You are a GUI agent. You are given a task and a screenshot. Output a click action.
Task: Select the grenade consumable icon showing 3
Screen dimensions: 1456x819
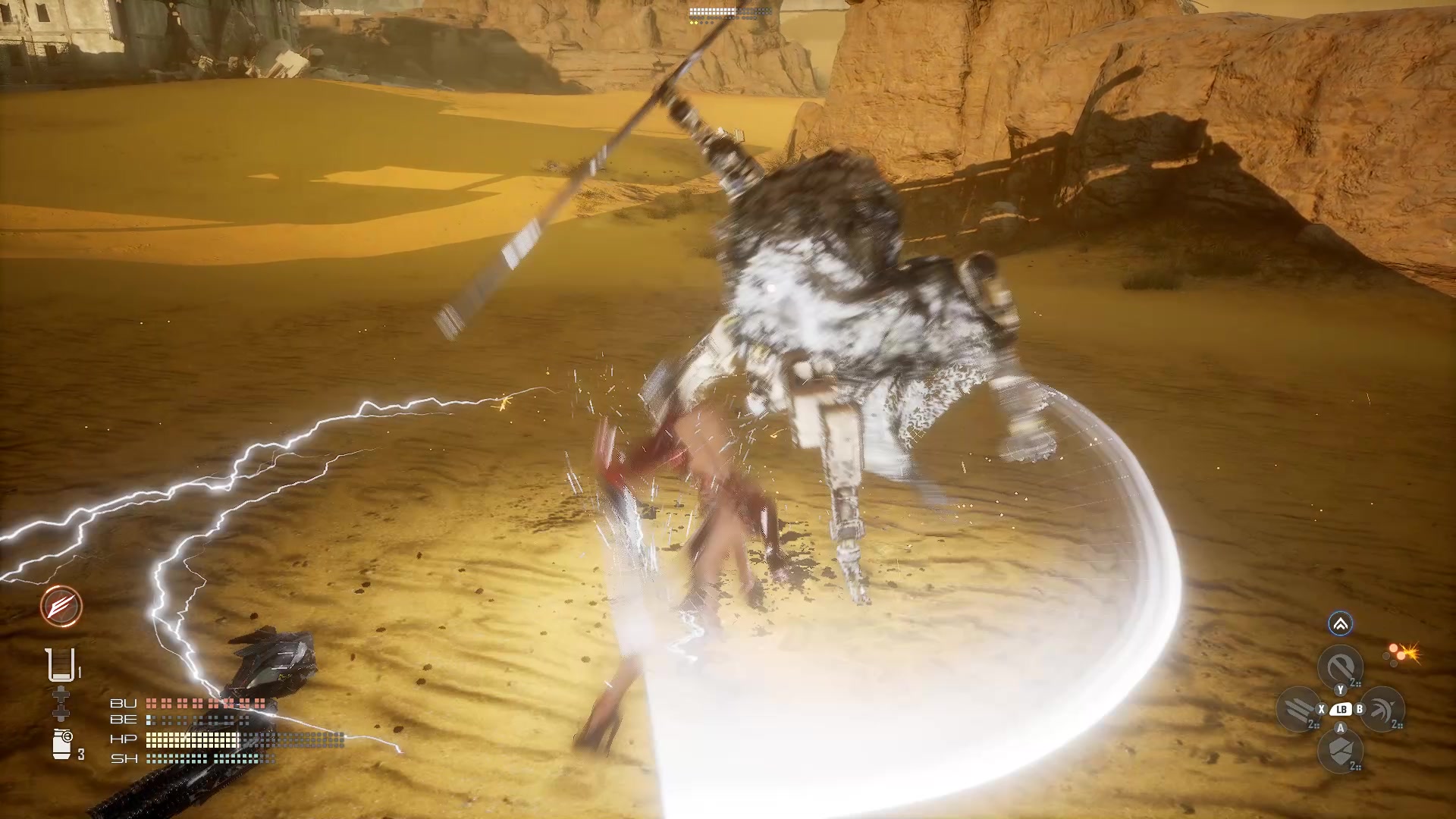click(61, 742)
